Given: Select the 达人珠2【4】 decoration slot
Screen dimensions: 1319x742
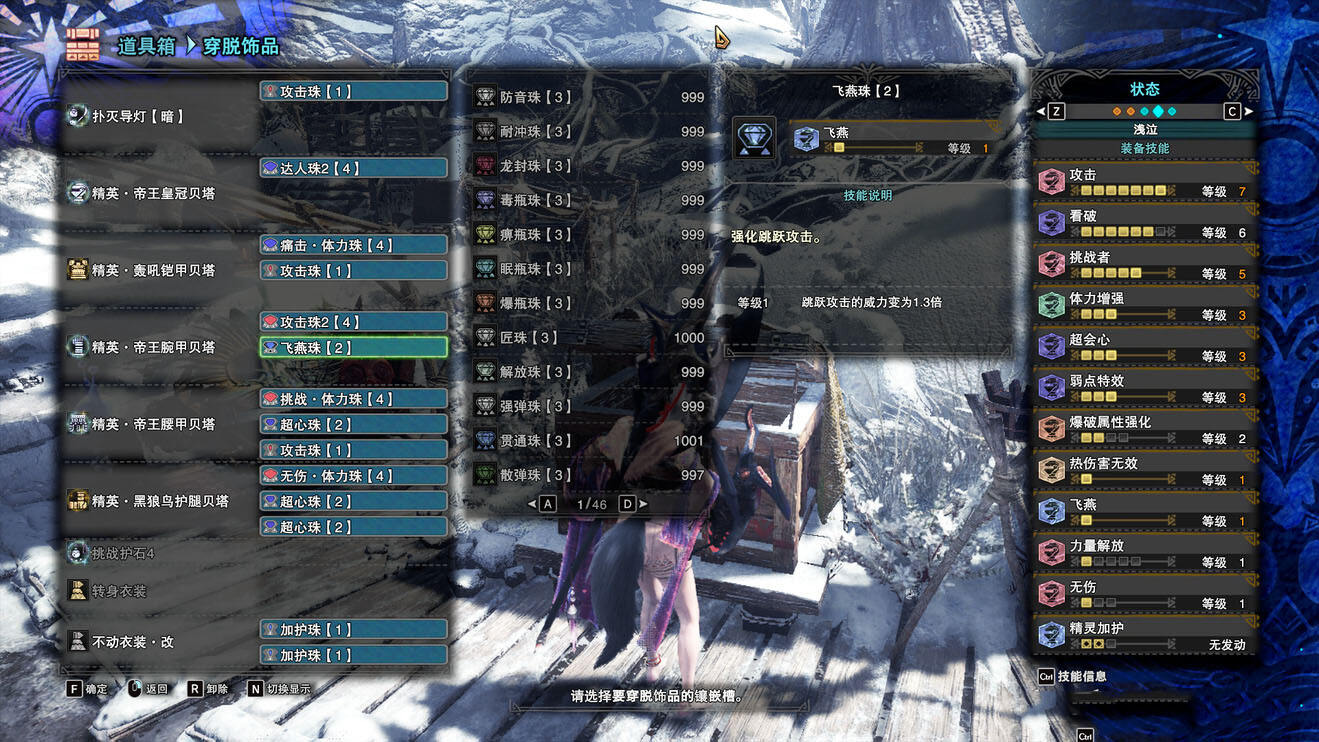Looking at the screenshot, I should click(353, 168).
